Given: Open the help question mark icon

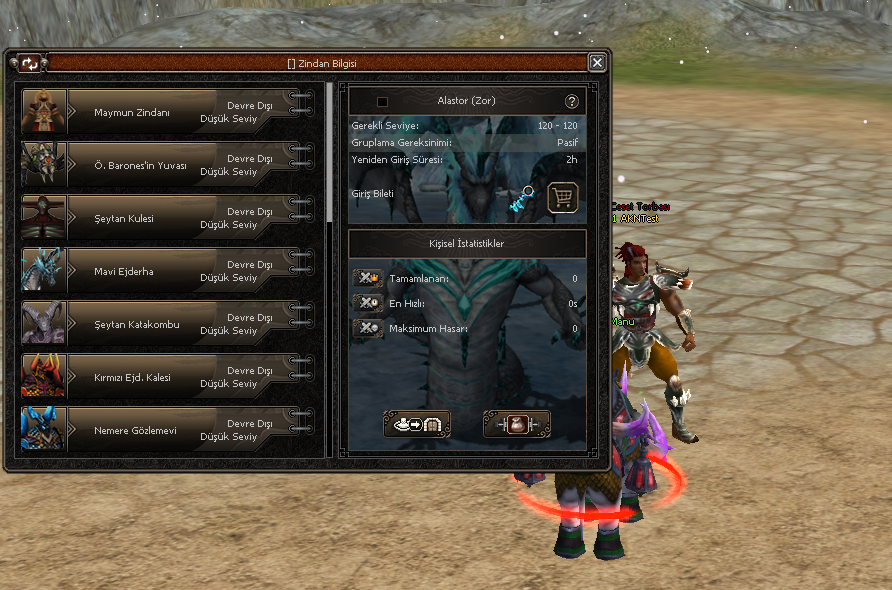Looking at the screenshot, I should [x=572, y=102].
